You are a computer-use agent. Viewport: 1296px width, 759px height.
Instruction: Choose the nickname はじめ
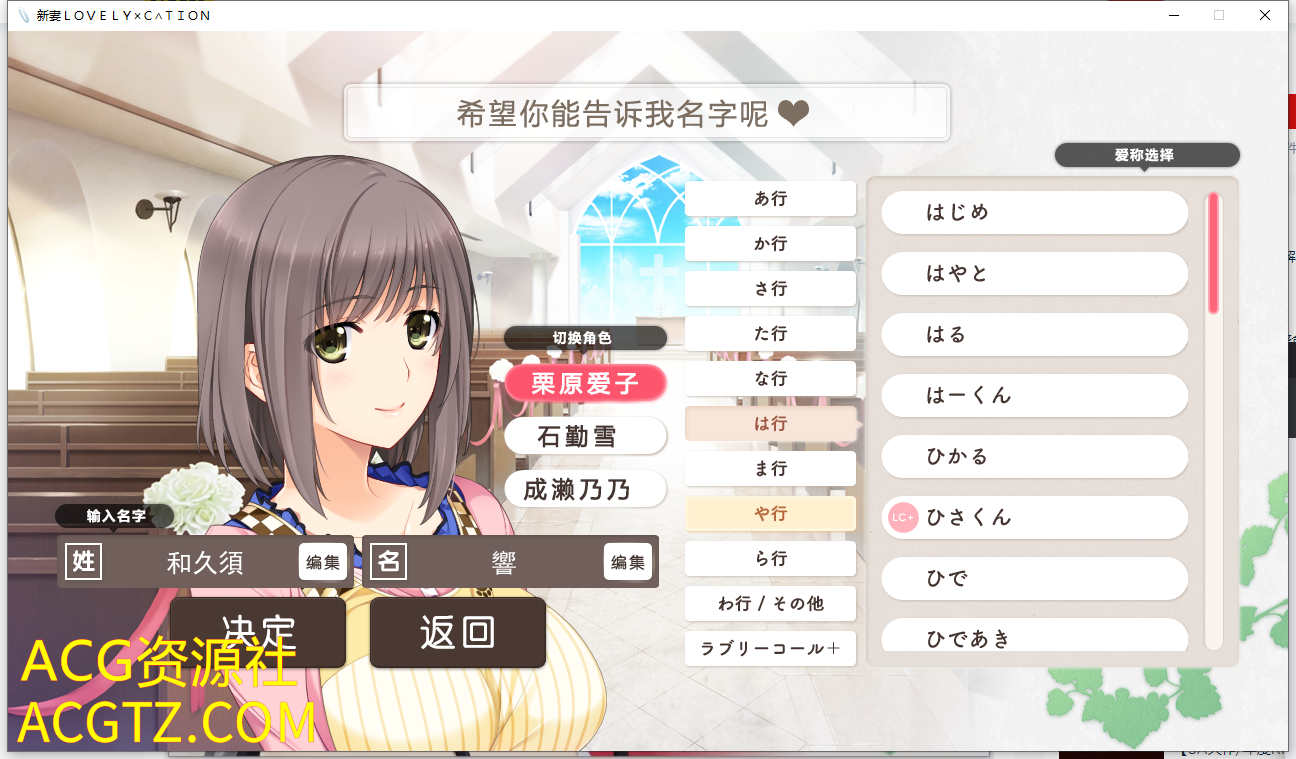point(1034,212)
